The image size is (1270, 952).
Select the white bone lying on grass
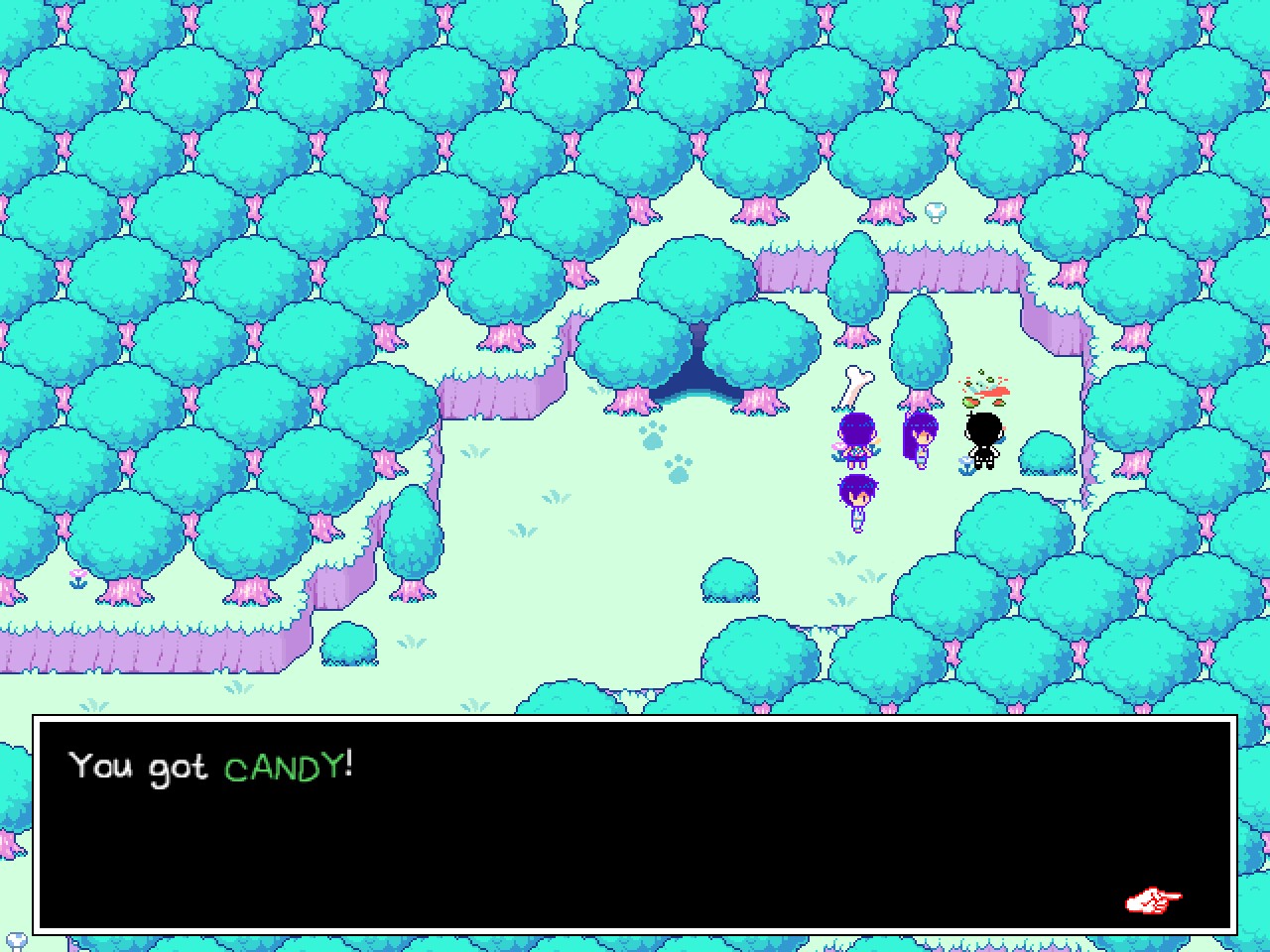click(x=853, y=382)
